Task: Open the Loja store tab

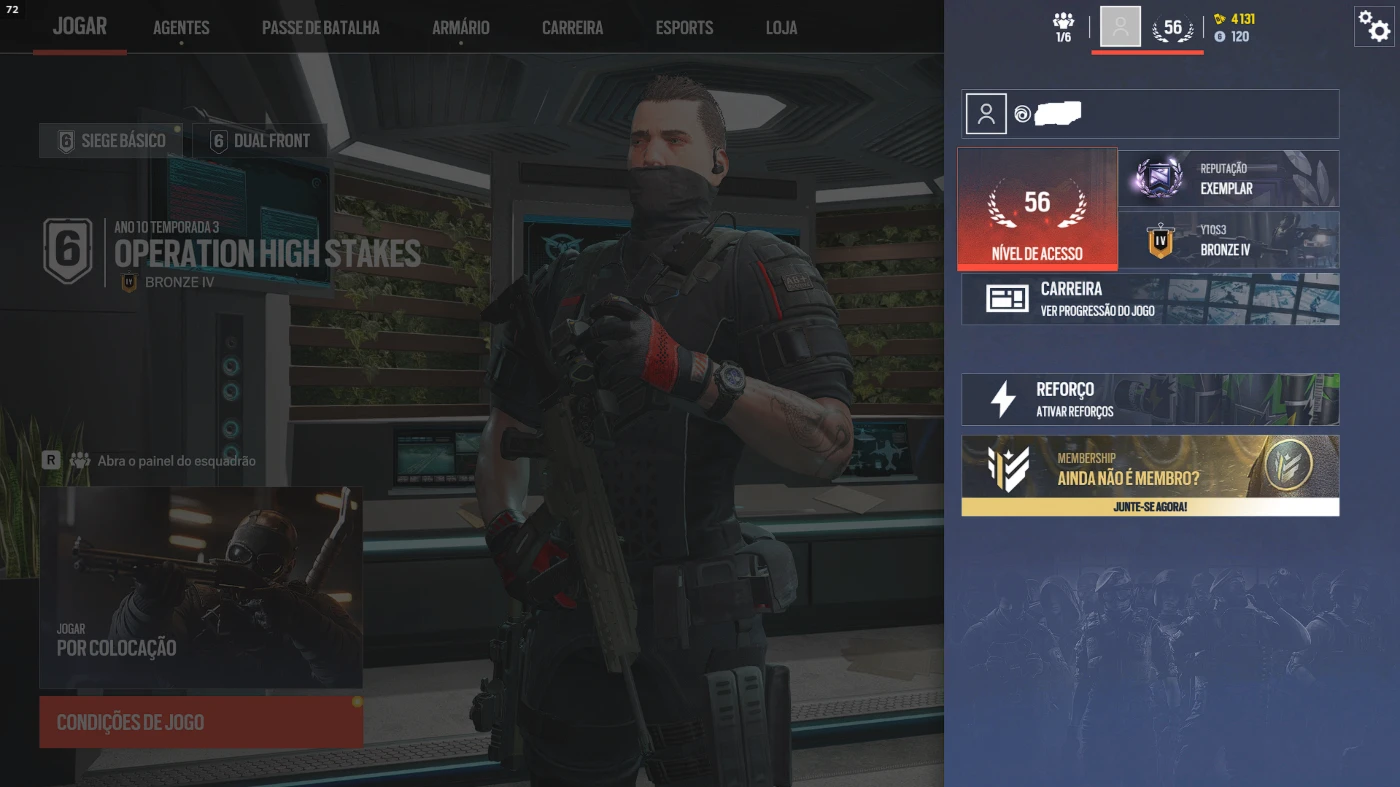Action: [781, 28]
